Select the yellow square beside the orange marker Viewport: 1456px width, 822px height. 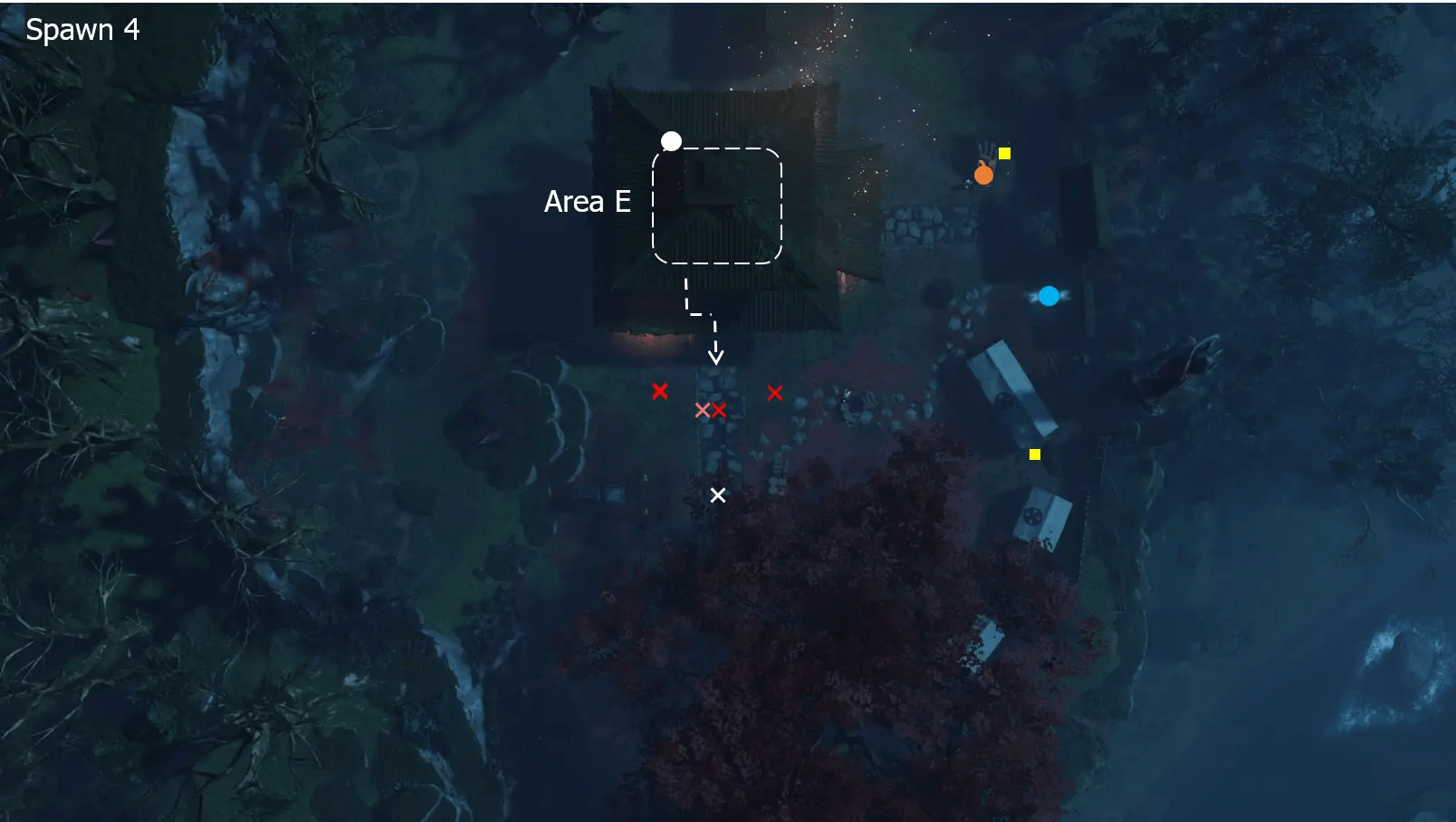click(1004, 153)
